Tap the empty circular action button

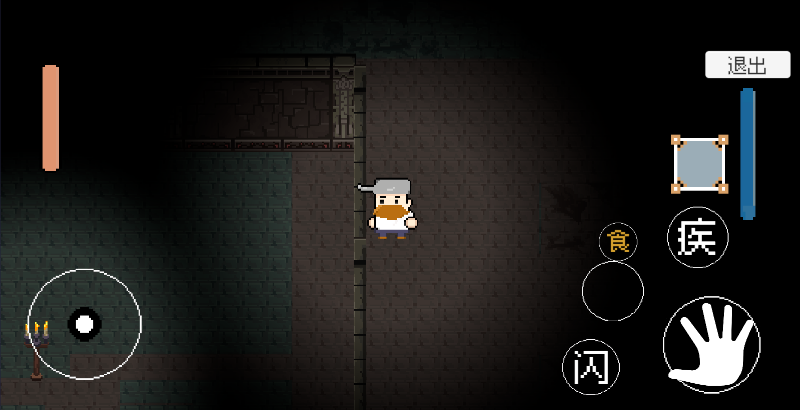[612, 291]
